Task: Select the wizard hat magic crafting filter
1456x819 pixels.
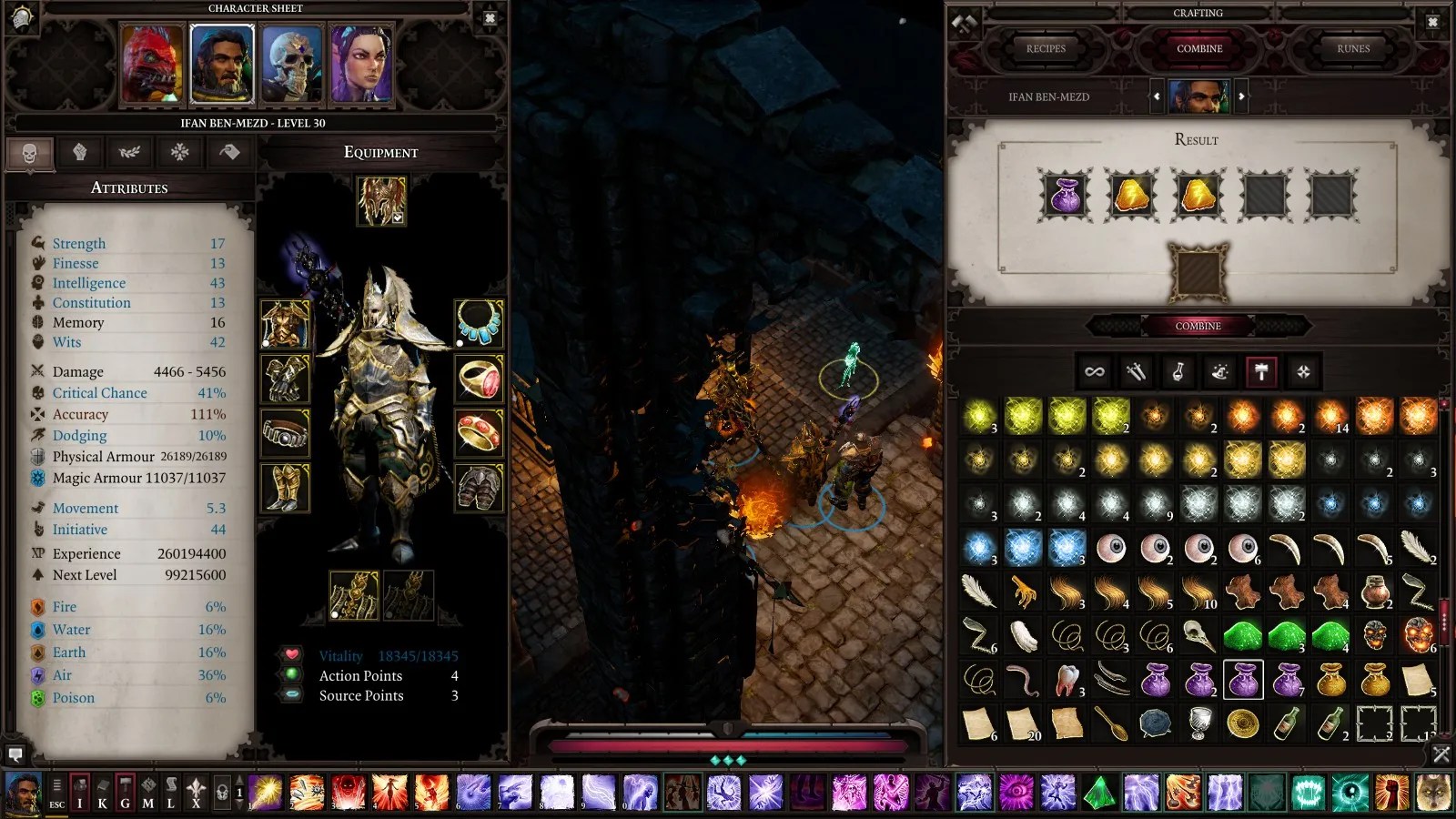Action: click(1219, 371)
